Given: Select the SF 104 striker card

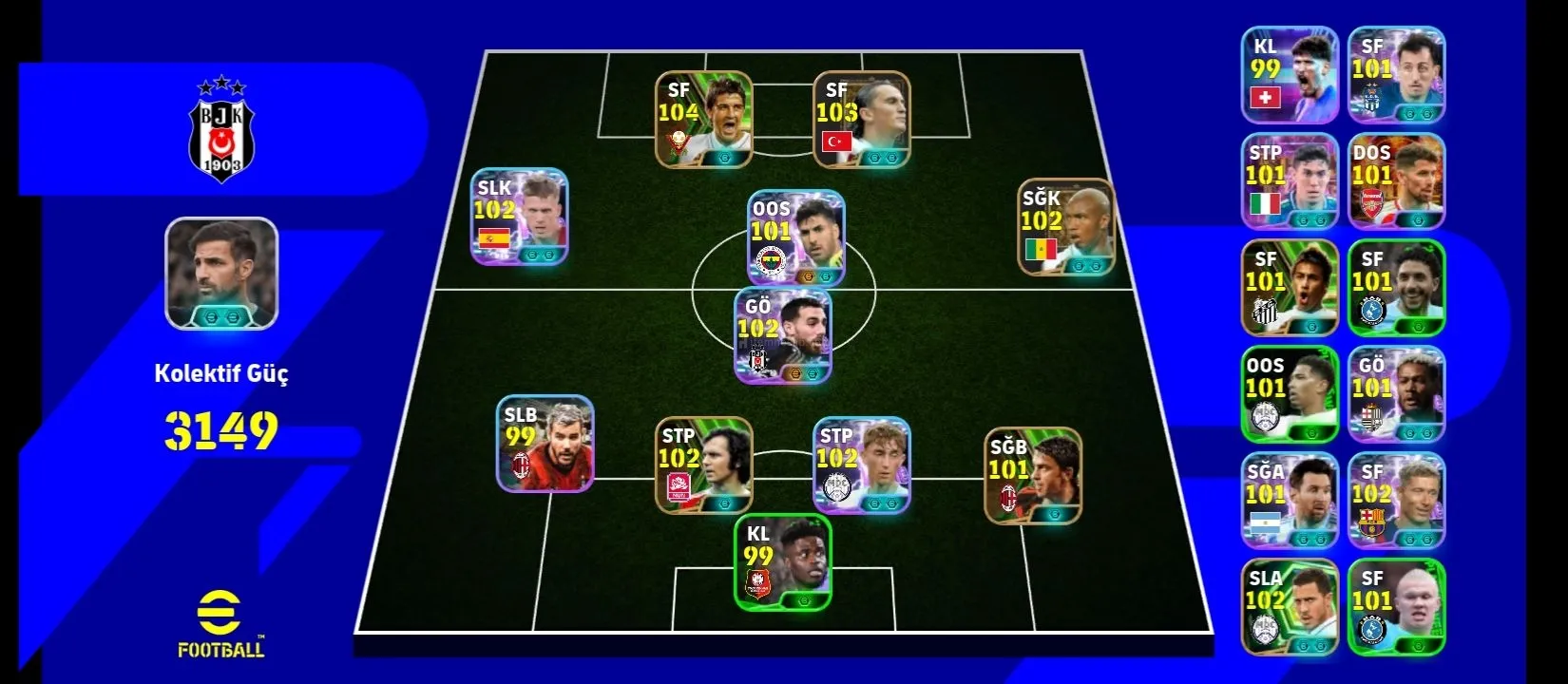Looking at the screenshot, I should [x=703, y=120].
